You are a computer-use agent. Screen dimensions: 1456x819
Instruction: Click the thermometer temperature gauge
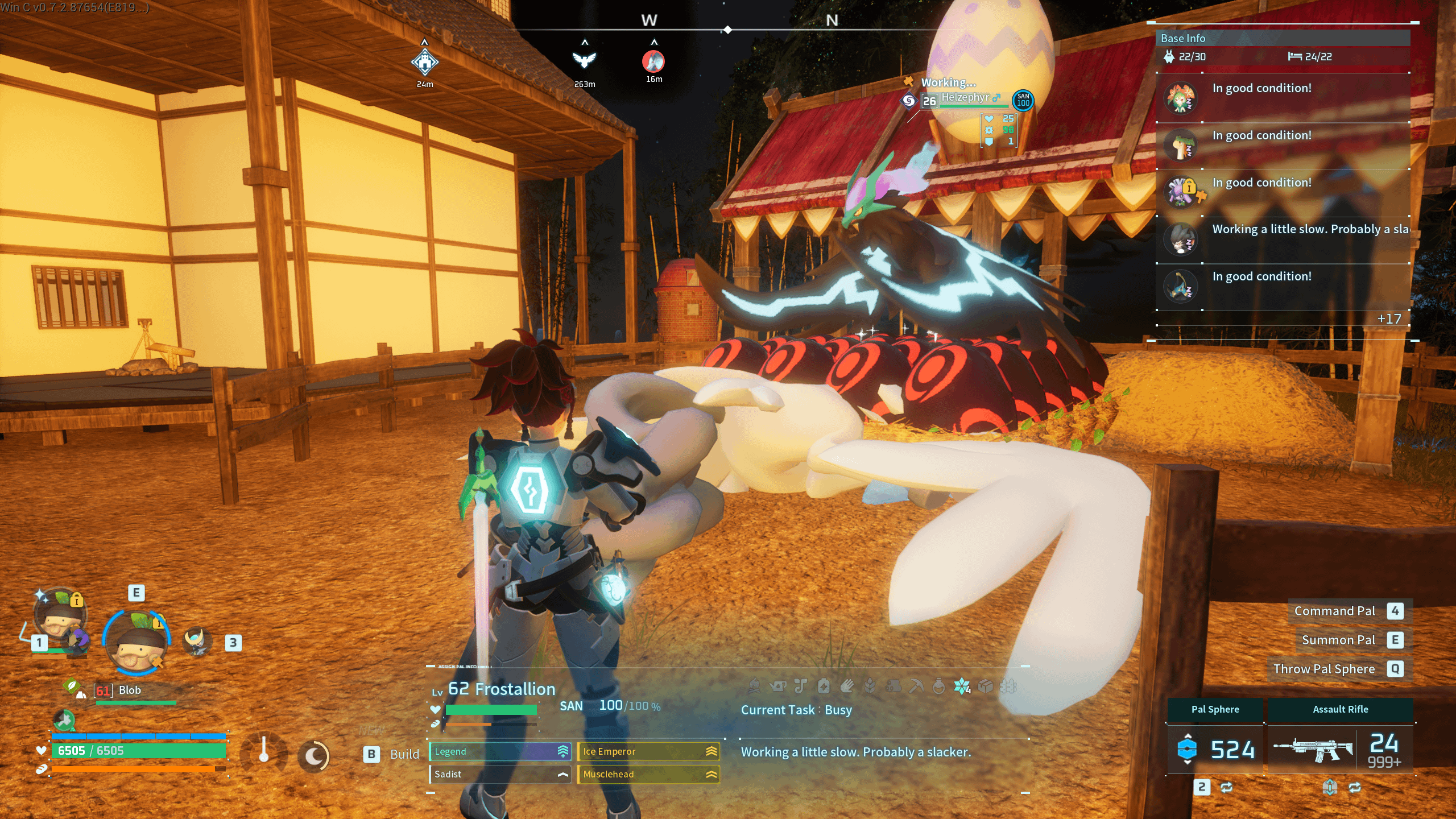[263, 751]
